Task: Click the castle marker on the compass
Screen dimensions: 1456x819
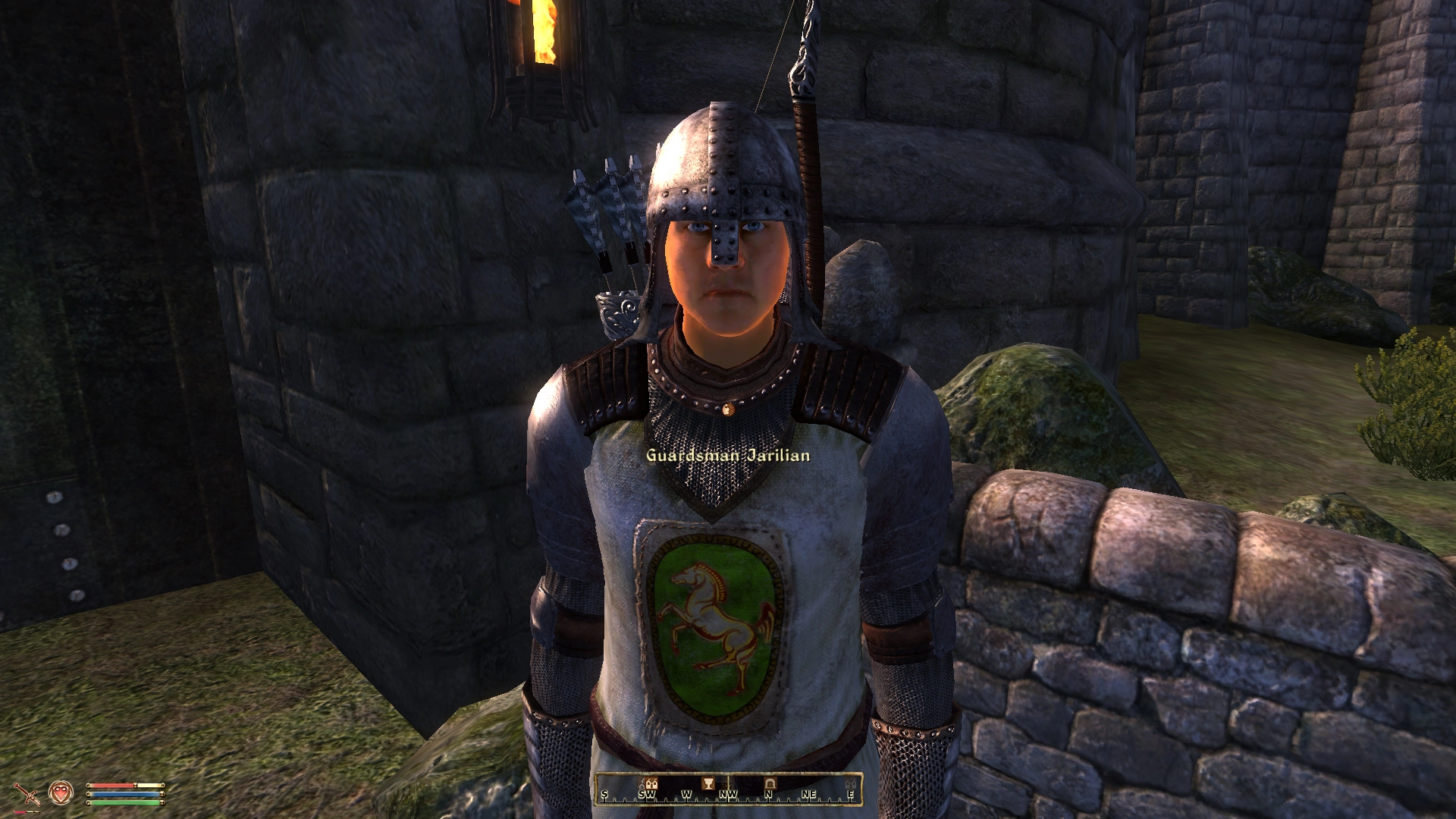Action: tap(651, 782)
